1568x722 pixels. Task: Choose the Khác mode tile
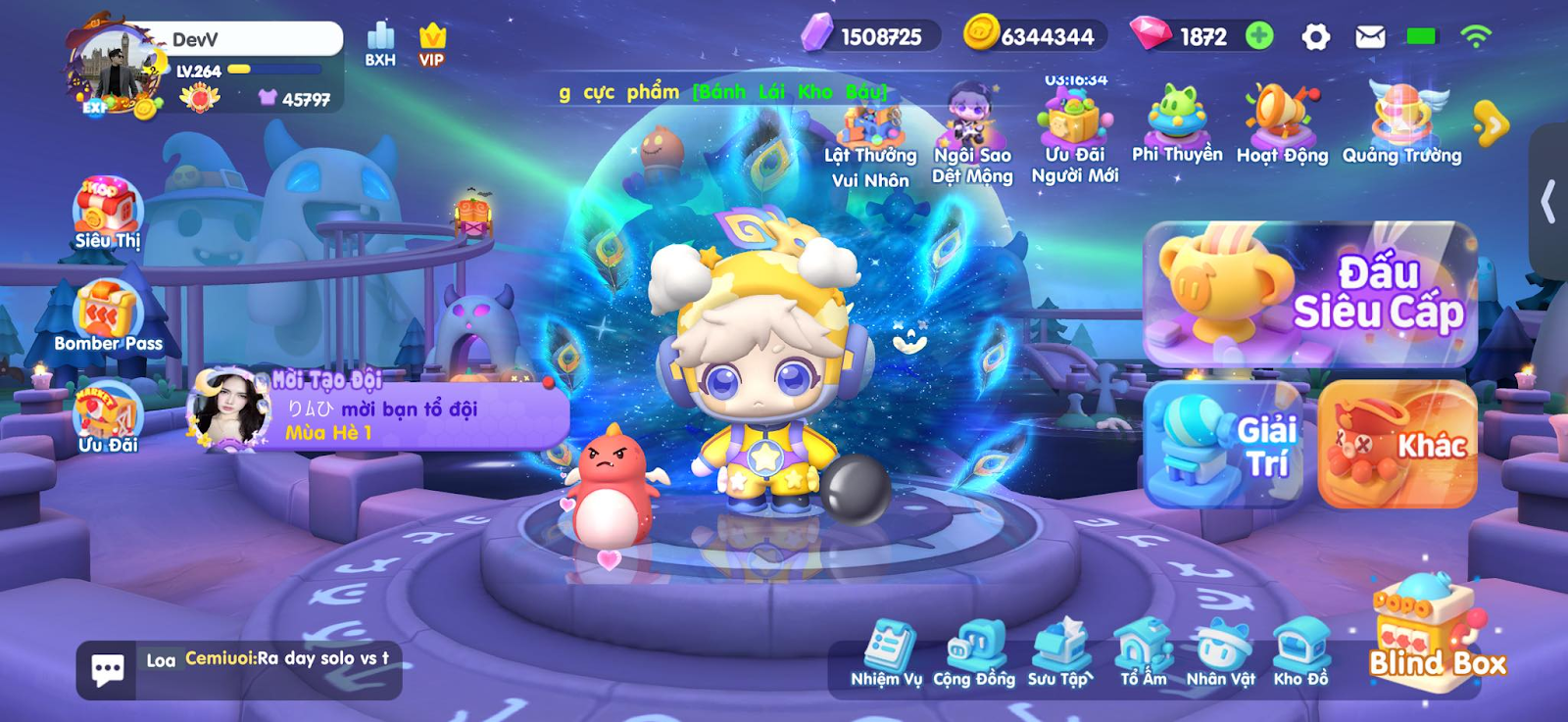click(1397, 444)
